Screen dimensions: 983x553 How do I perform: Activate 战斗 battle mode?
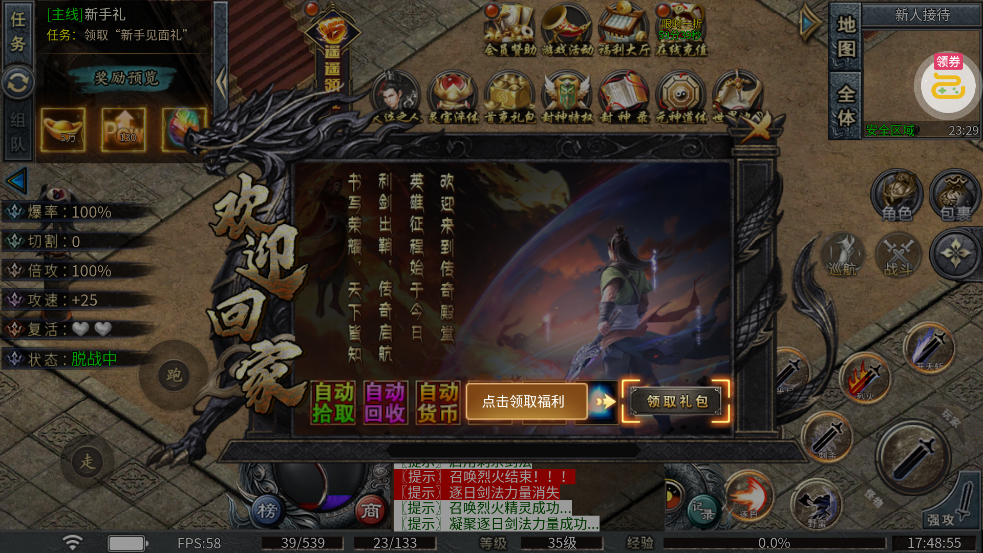coord(898,254)
